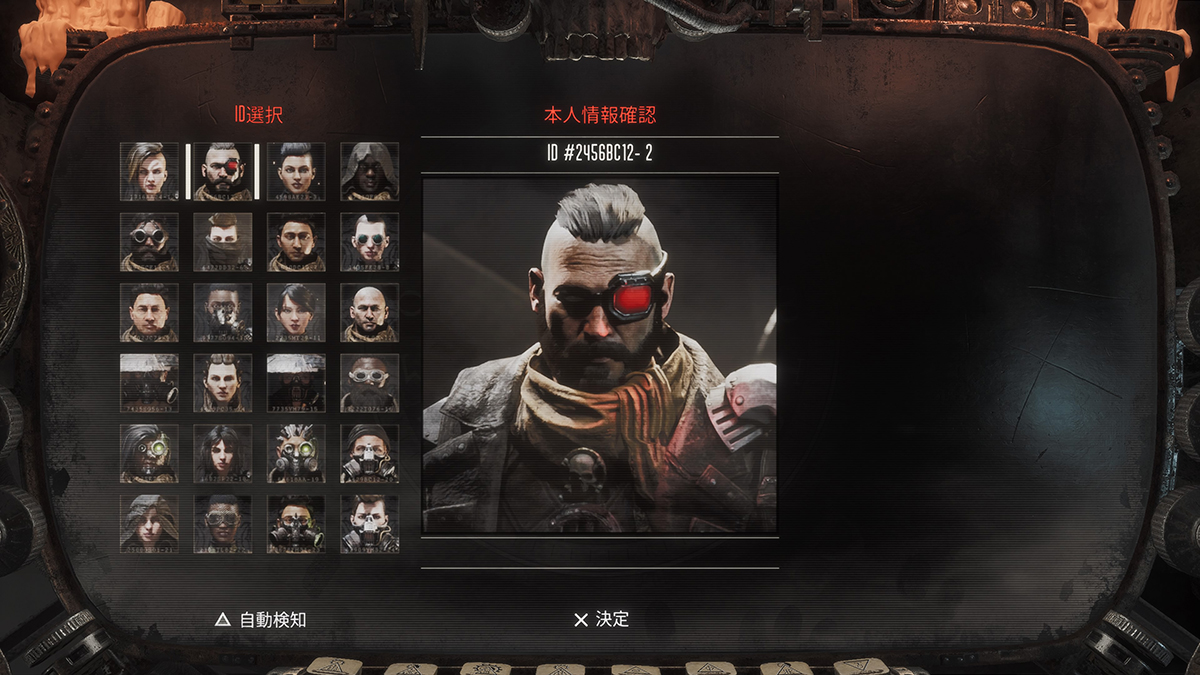Select the pale man wearing round sunglasses
This screenshot has height=675, width=1200.
(369, 241)
